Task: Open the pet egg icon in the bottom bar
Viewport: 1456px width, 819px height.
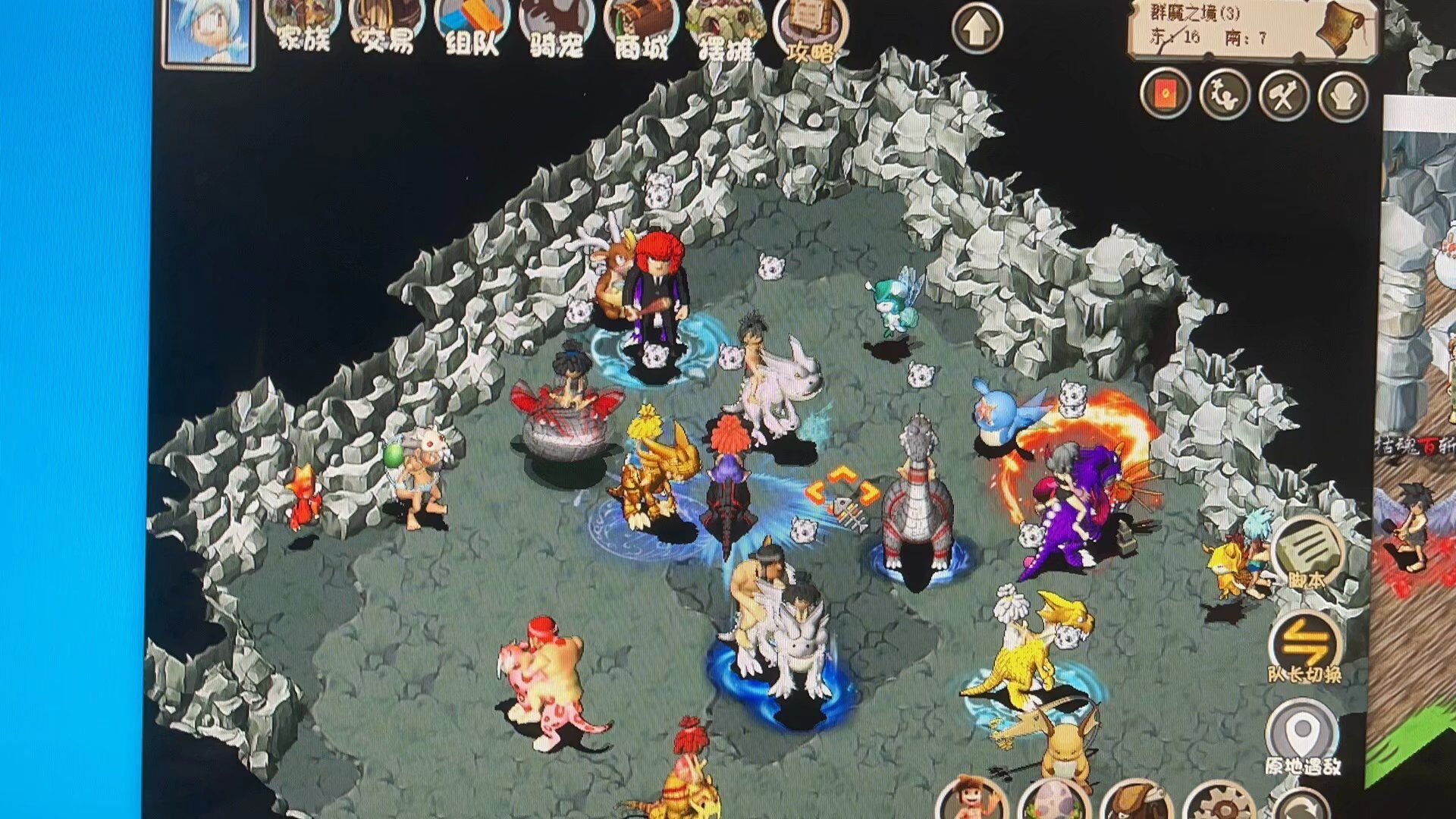Action: pos(1053,804)
